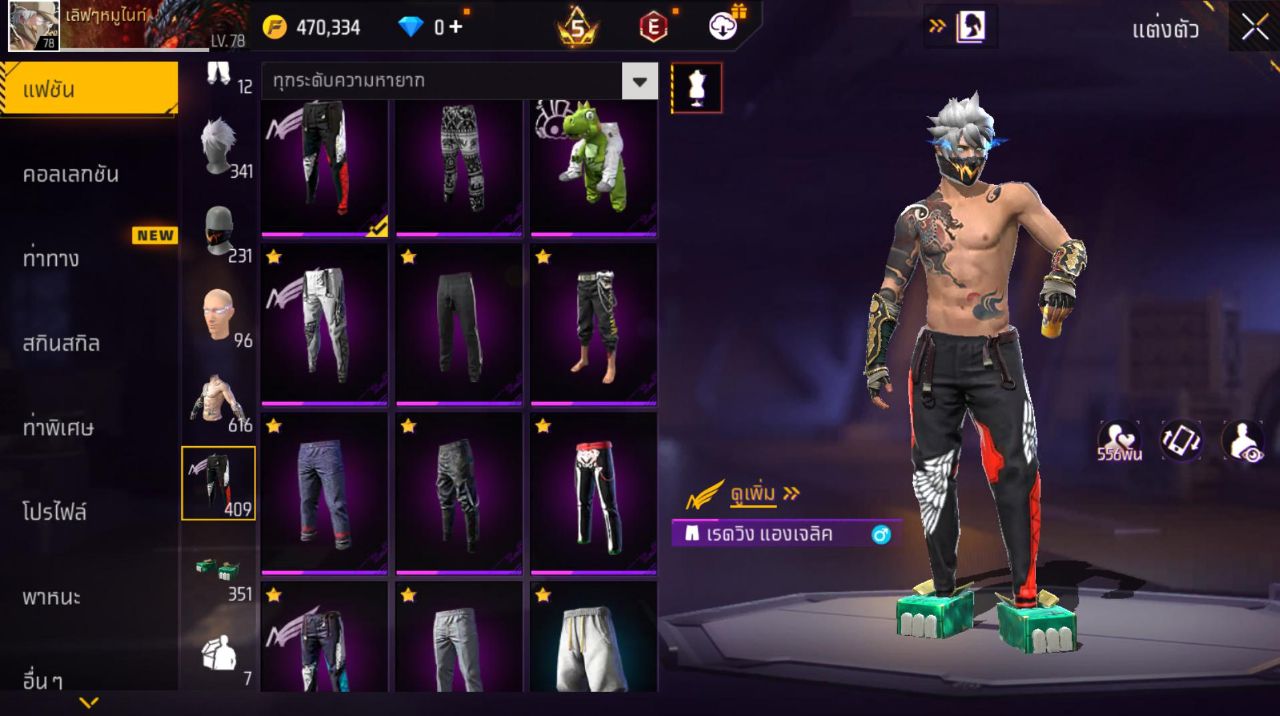Toggle the mannequin preview icon
The width and height of the screenshot is (1280, 716).
click(x=696, y=88)
